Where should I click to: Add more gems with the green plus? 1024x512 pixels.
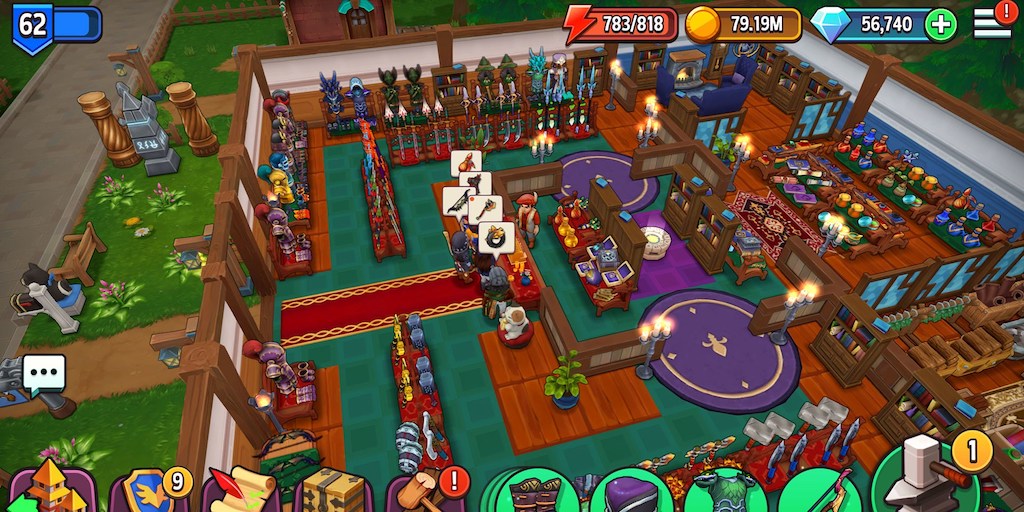tap(940, 25)
